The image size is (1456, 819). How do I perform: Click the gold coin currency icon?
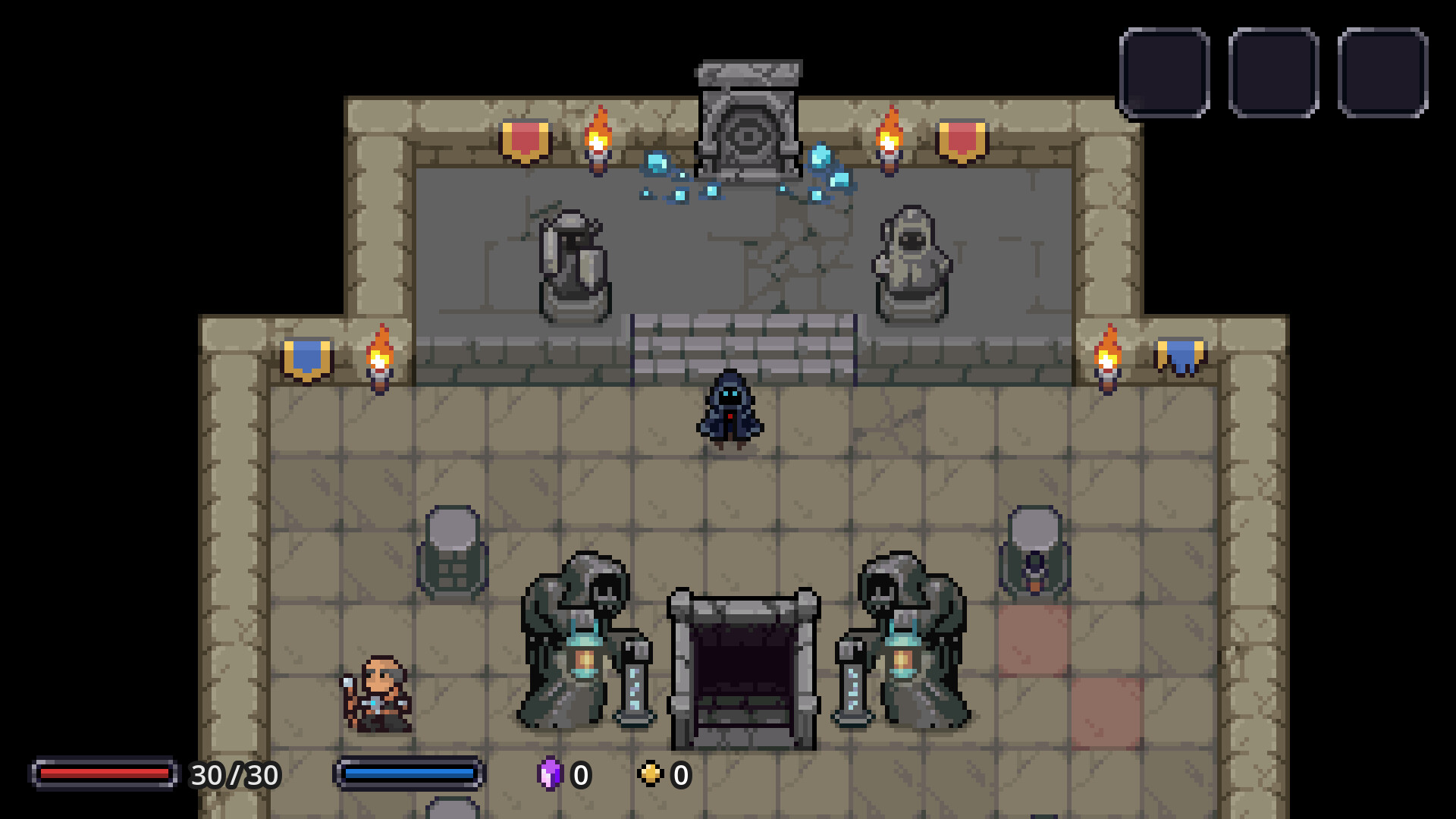point(651,774)
